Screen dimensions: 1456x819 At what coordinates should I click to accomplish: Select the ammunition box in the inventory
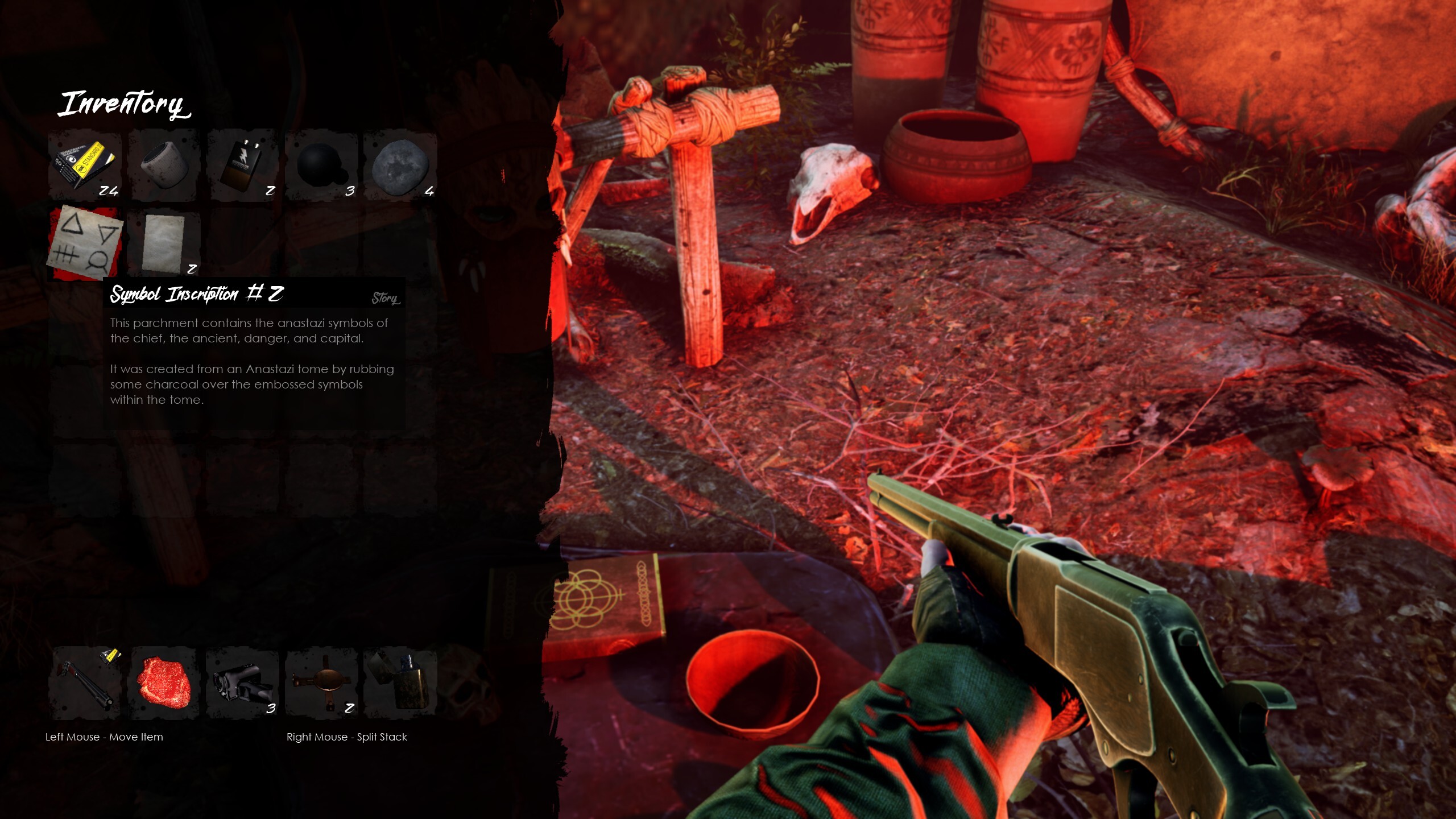coord(84,165)
